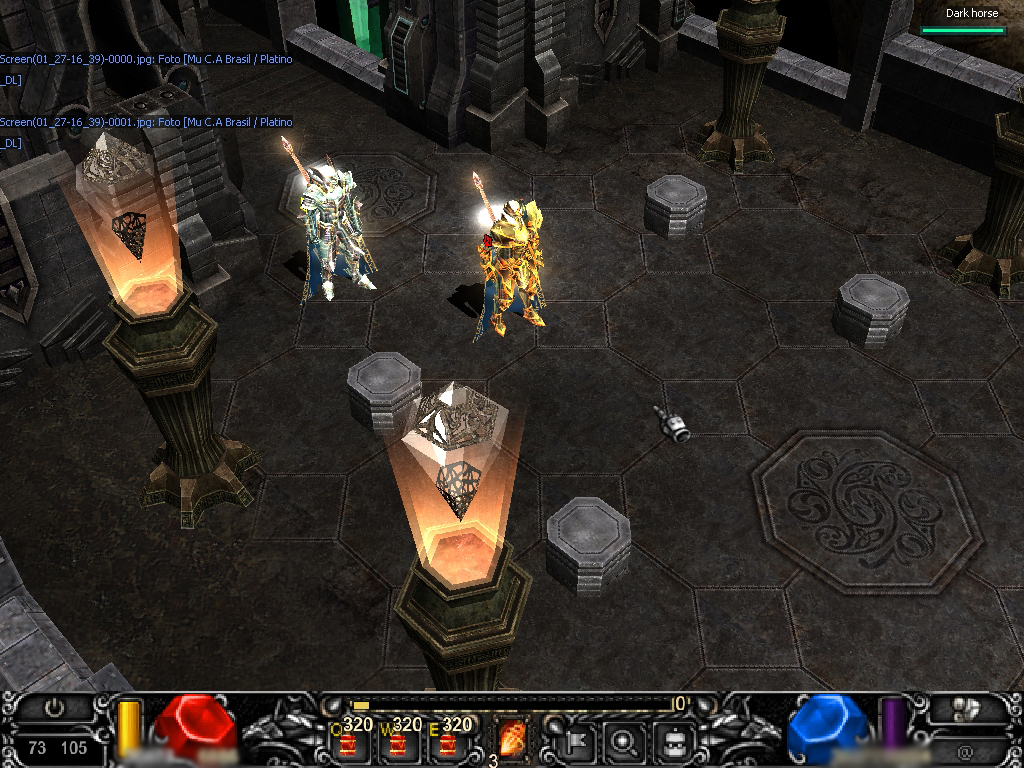Use the potion in the Q slot
1024x768 pixels.
tap(348, 743)
